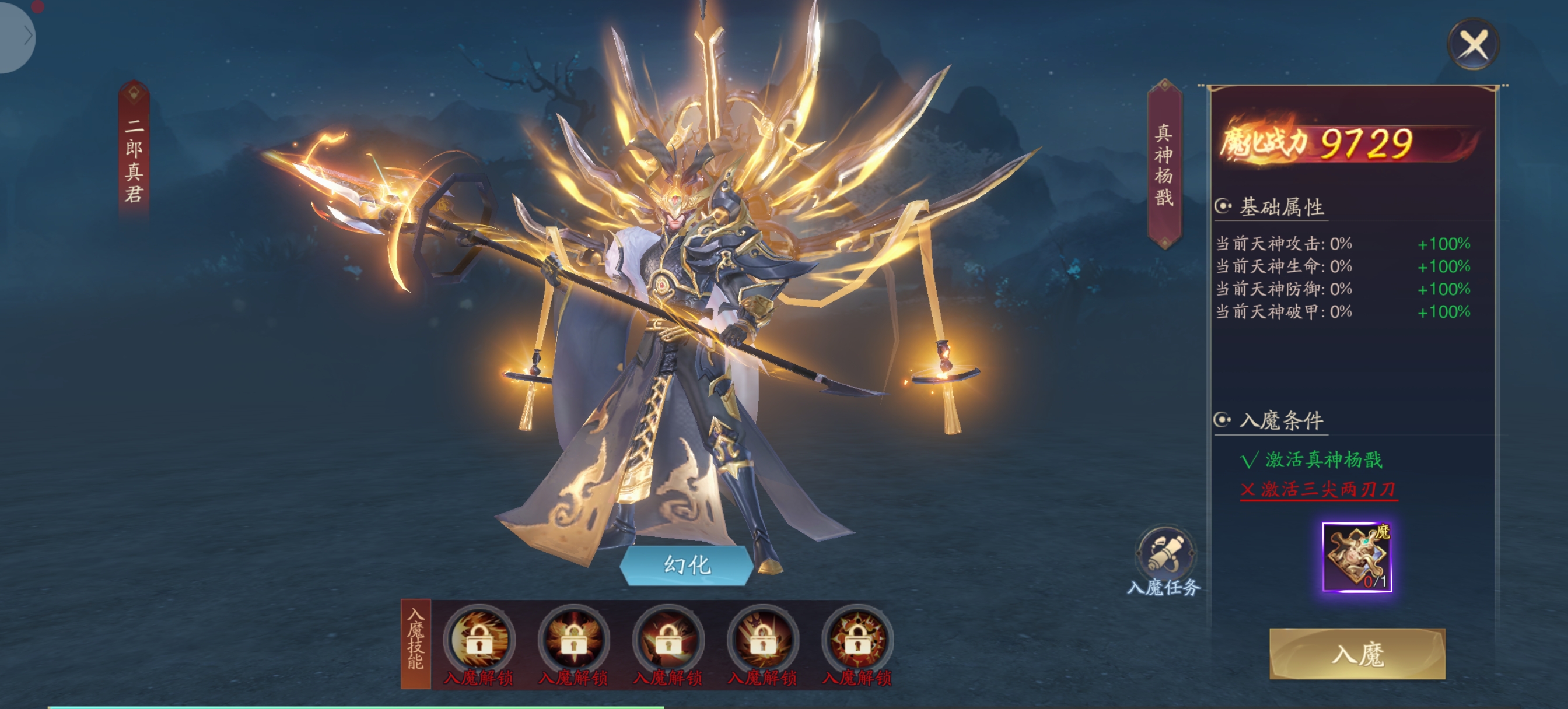Click the 入魔 button
1568x709 pixels.
[x=1357, y=654]
